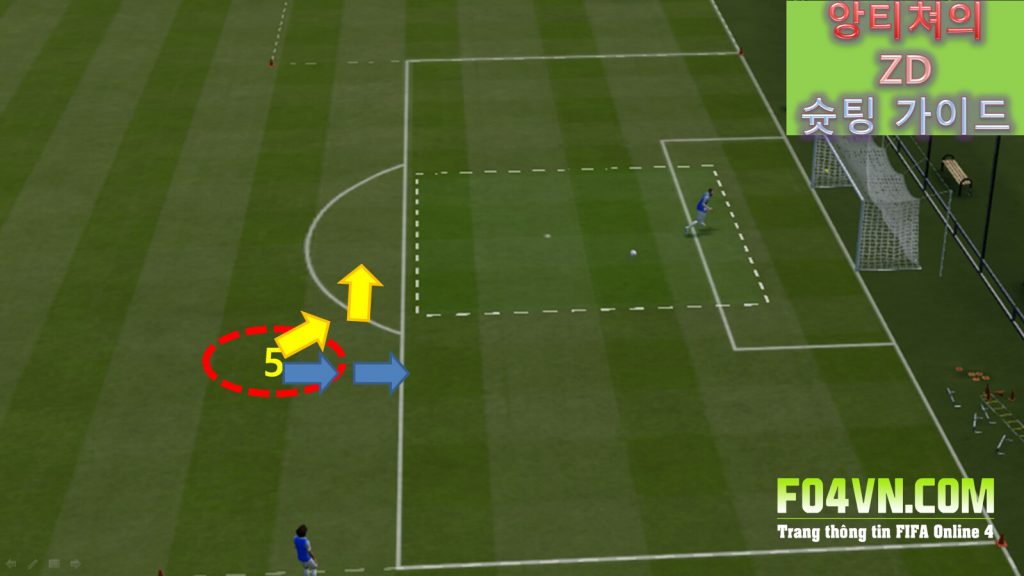Go to the previous slide arrow
The width and height of the screenshot is (1024, 576).
click(x=11, y=564)
